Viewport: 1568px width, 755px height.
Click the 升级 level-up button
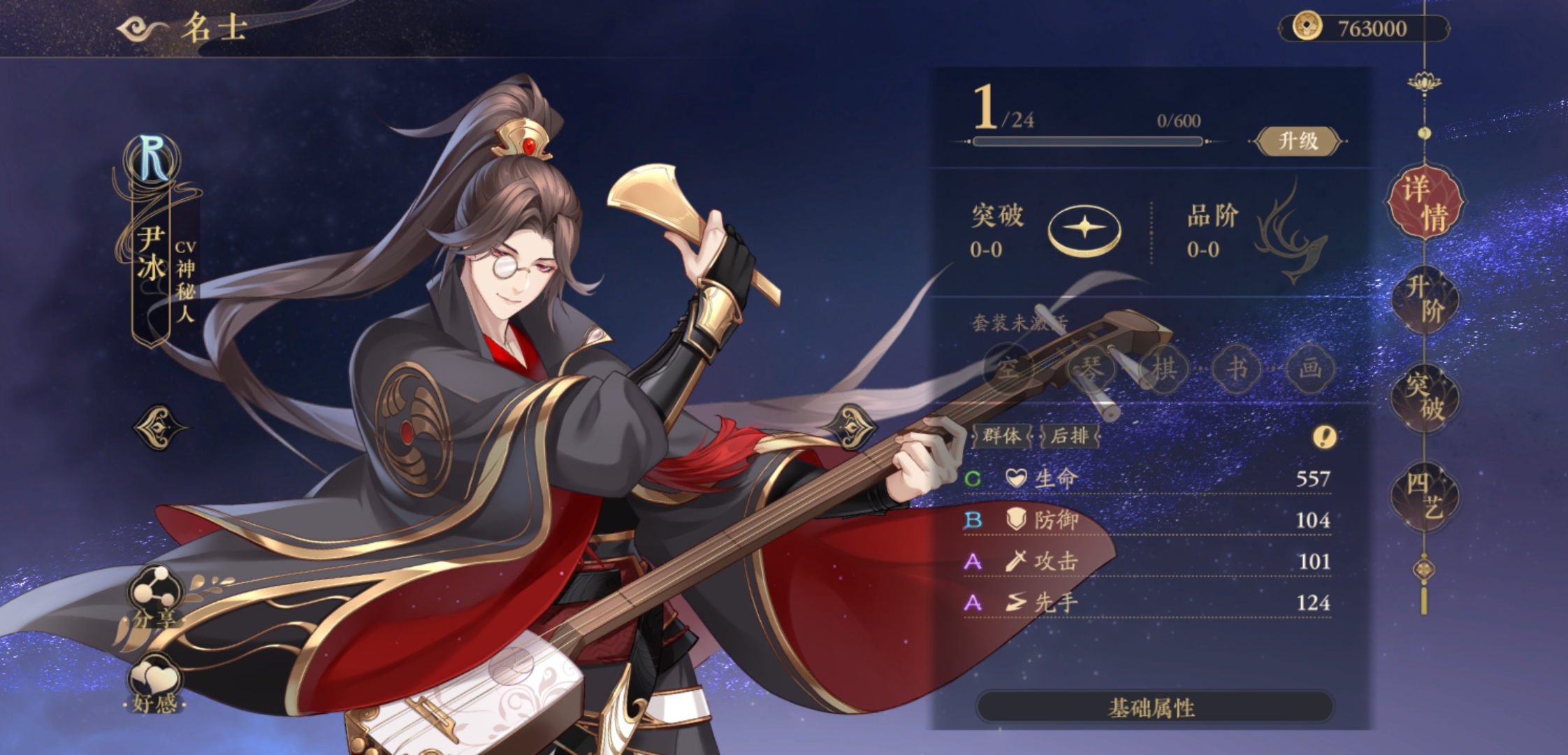[1298, 141]
